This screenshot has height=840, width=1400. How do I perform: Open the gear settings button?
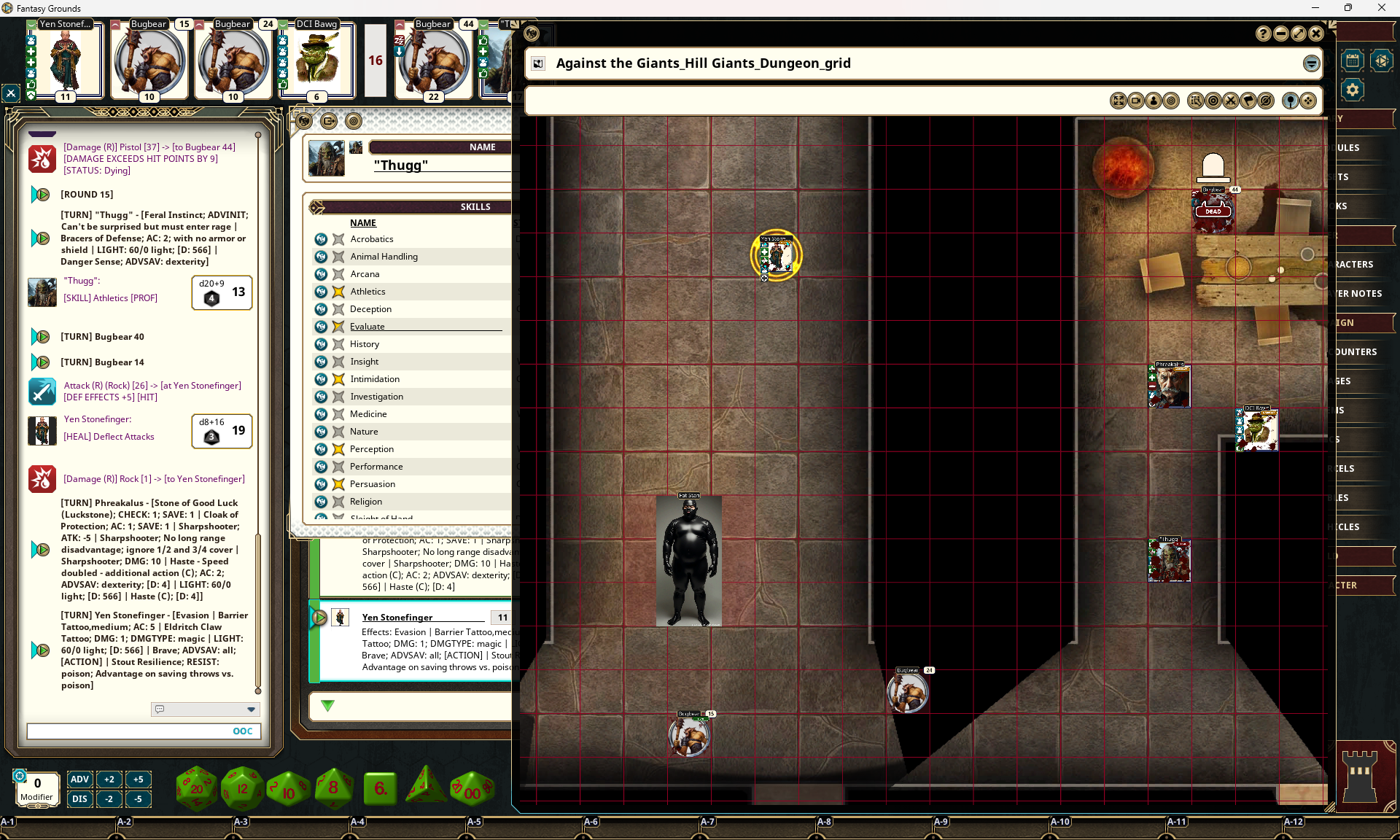point(1353,90)
